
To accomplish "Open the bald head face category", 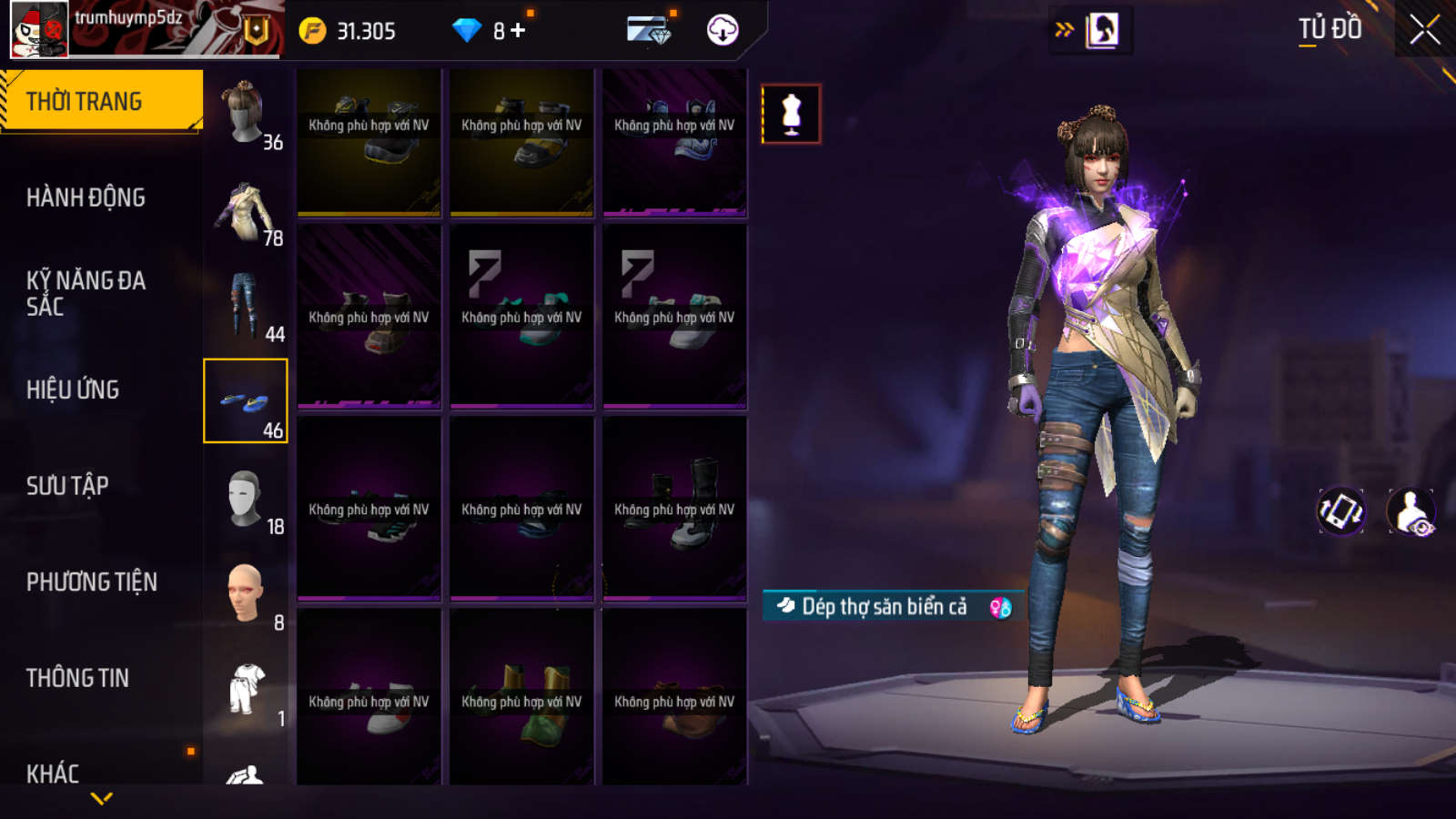I will click(246, 593).
